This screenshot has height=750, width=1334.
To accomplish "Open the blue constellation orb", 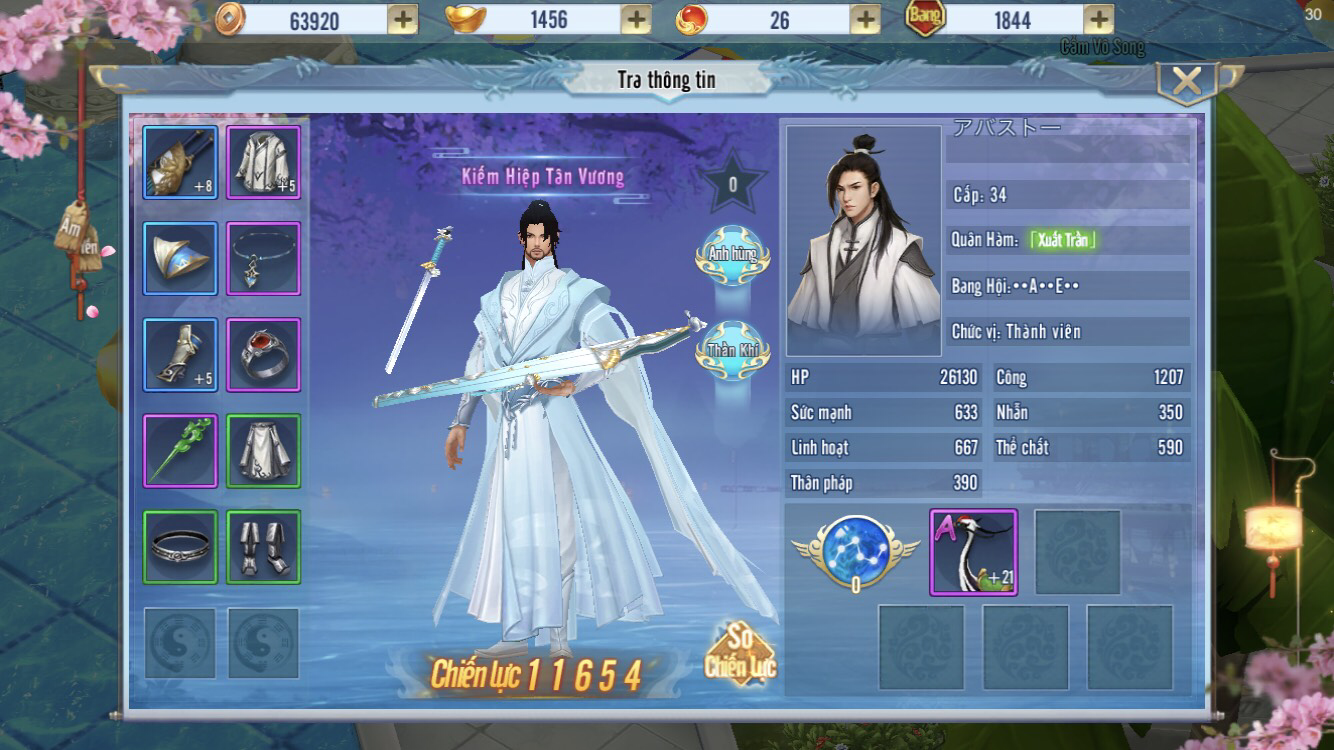I will click(x=855, y=550).
